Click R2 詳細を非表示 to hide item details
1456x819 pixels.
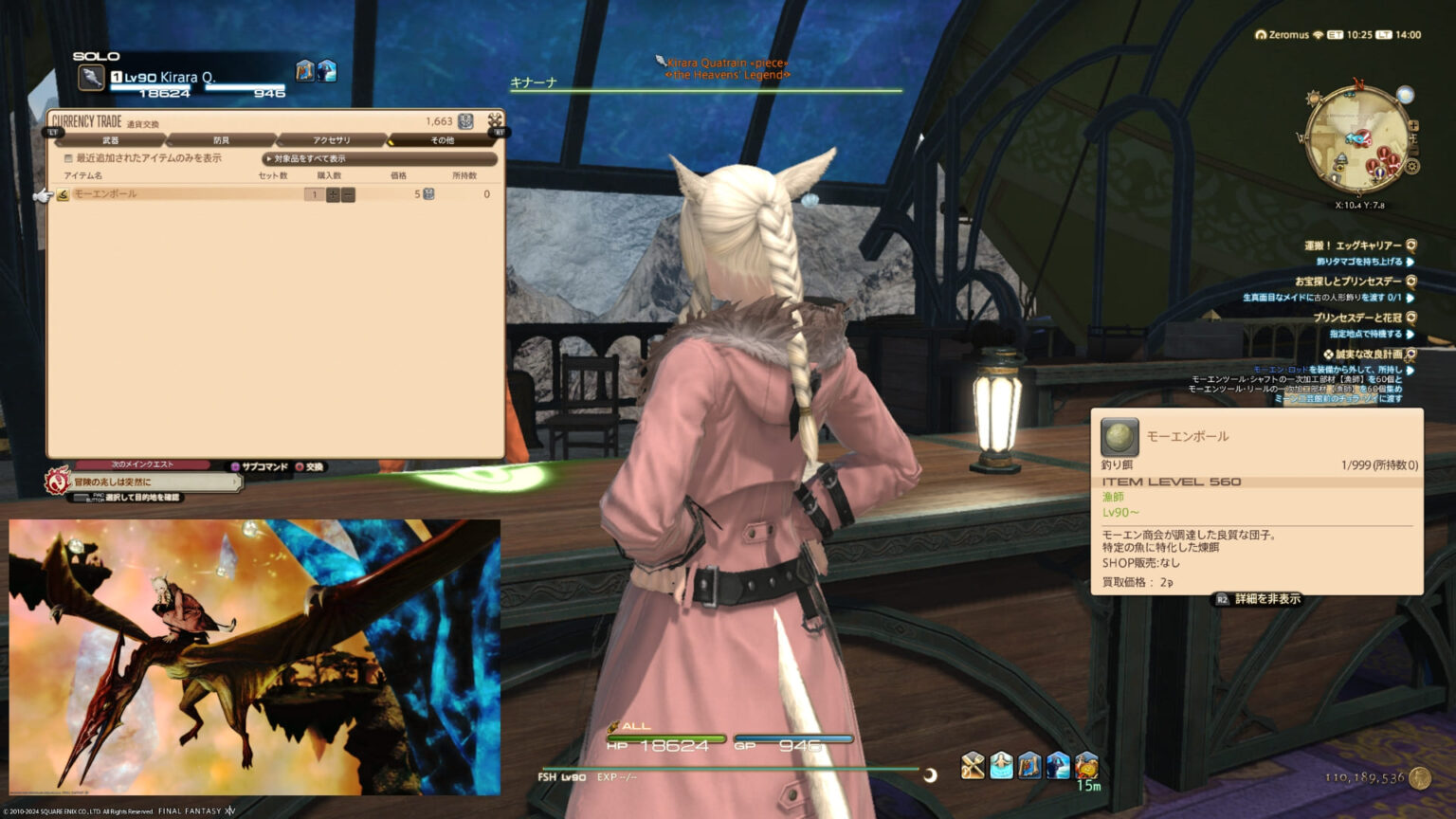click(1257, 599)
